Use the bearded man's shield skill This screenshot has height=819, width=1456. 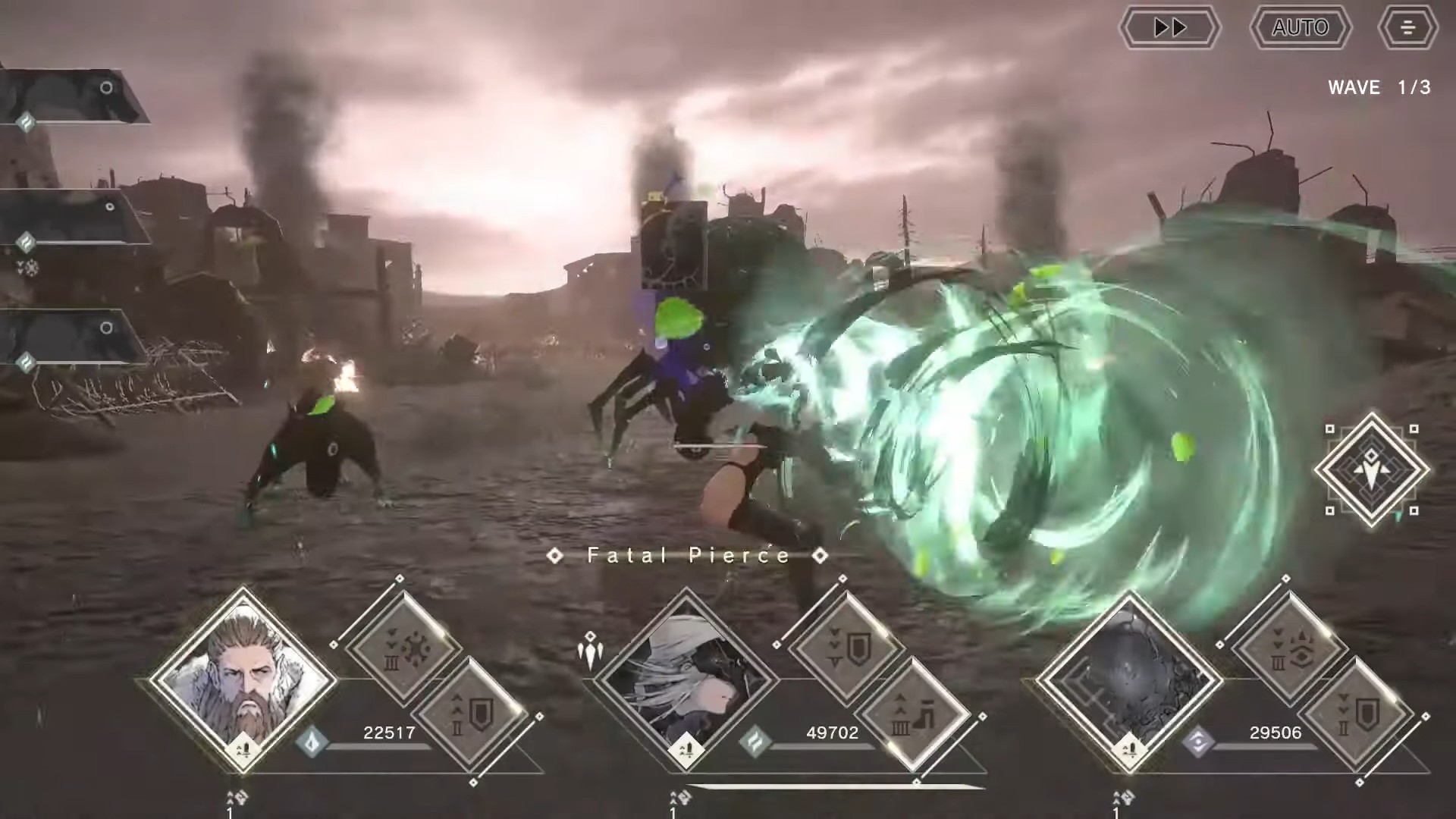pos(472,715)
